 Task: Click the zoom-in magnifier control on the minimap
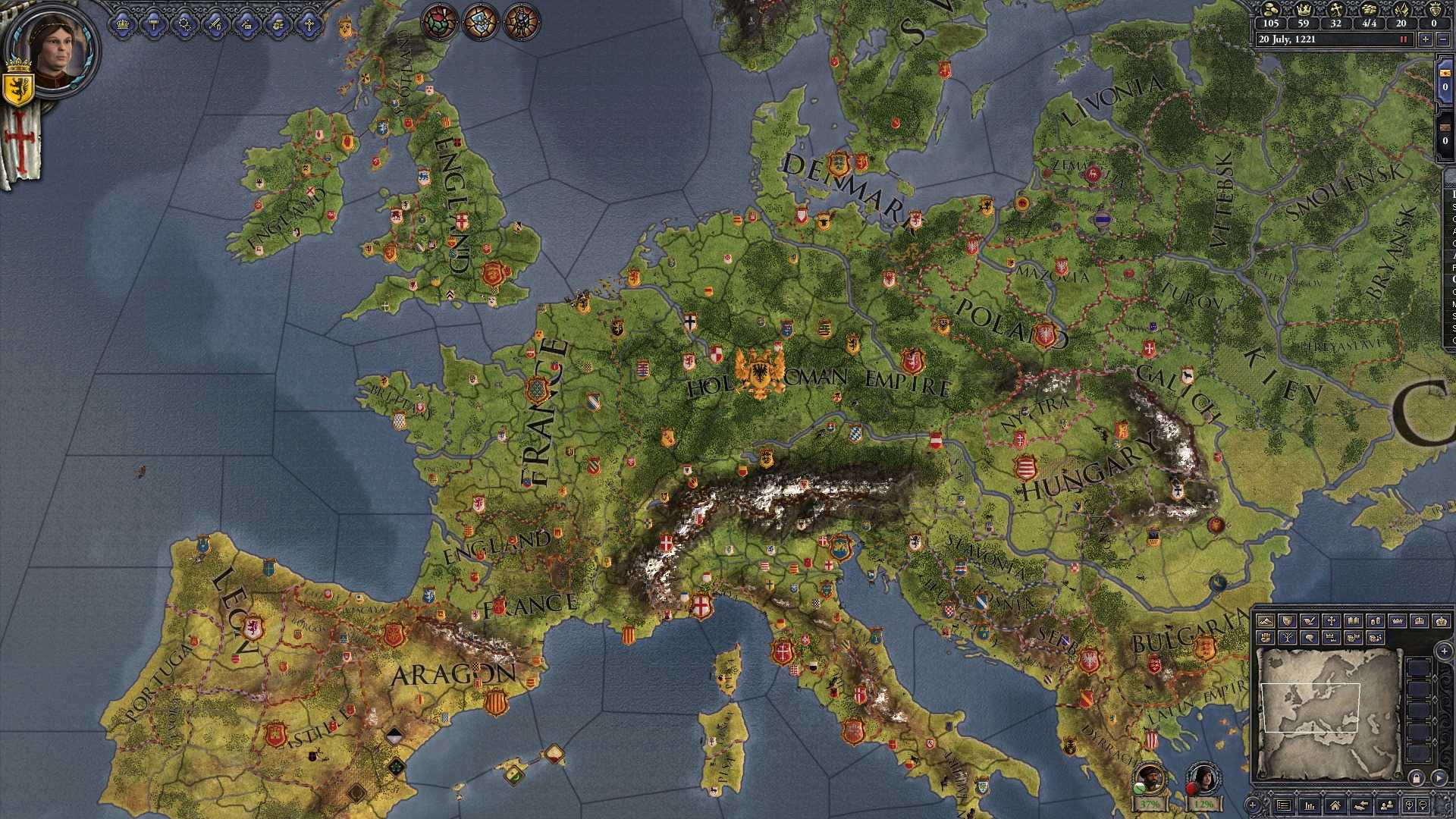pos(1408,805)
